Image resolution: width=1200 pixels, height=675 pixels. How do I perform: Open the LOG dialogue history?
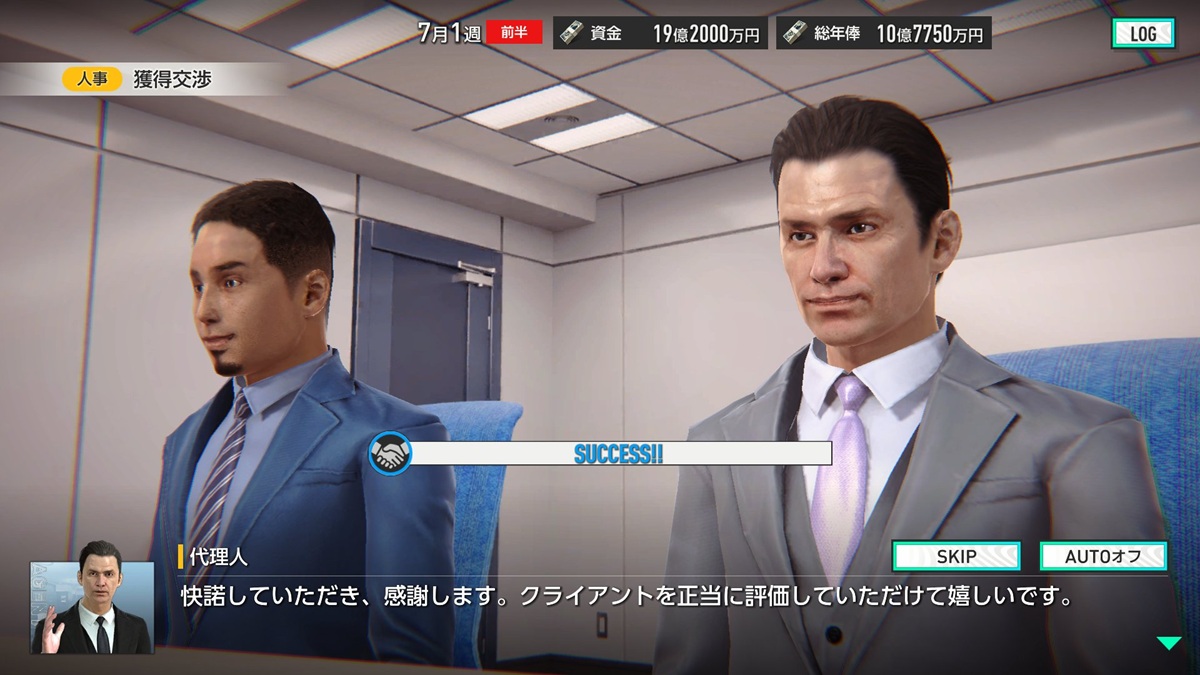[x=1143, y=33]
